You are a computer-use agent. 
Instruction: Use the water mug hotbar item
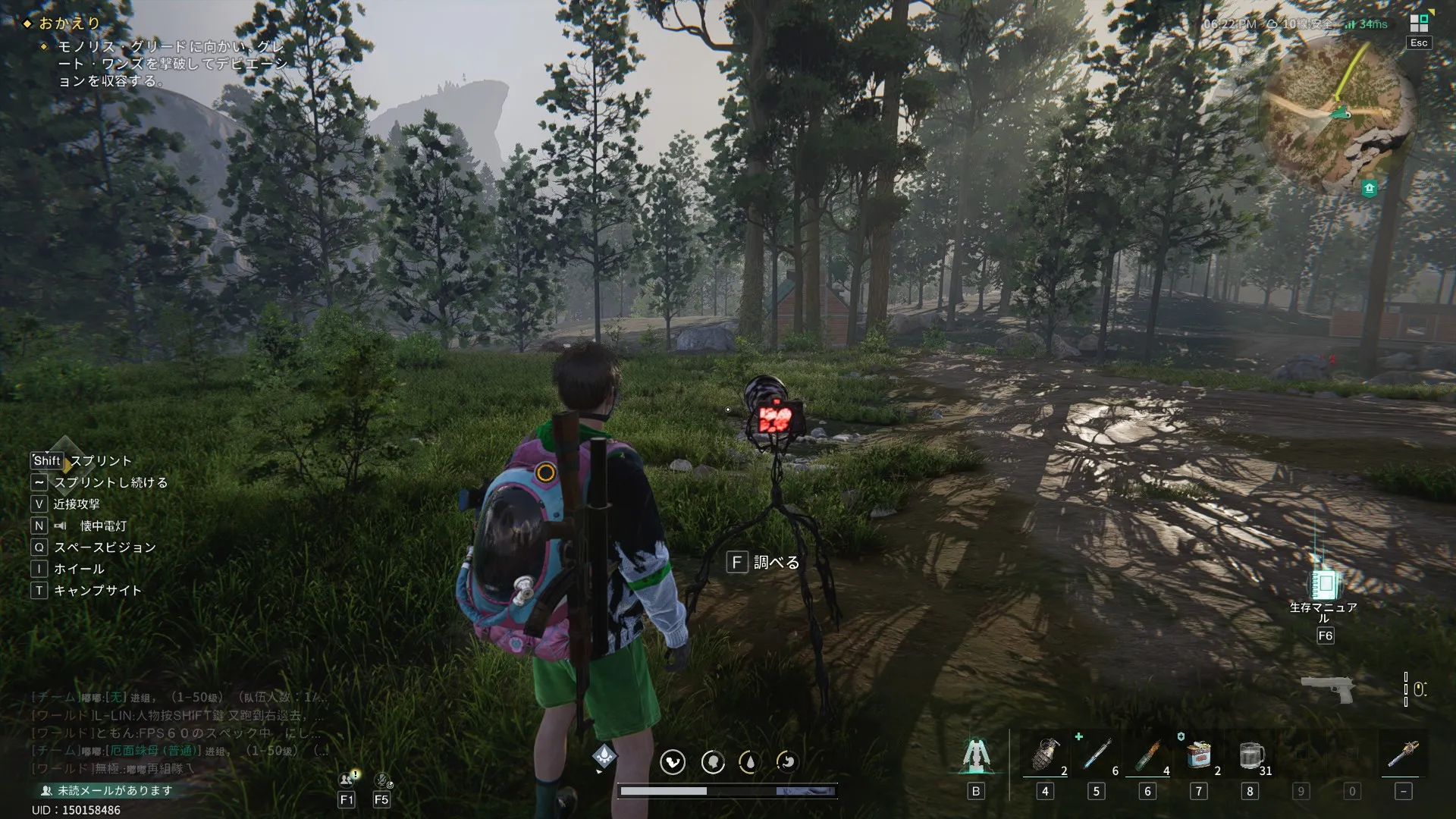click(1250, 757)
